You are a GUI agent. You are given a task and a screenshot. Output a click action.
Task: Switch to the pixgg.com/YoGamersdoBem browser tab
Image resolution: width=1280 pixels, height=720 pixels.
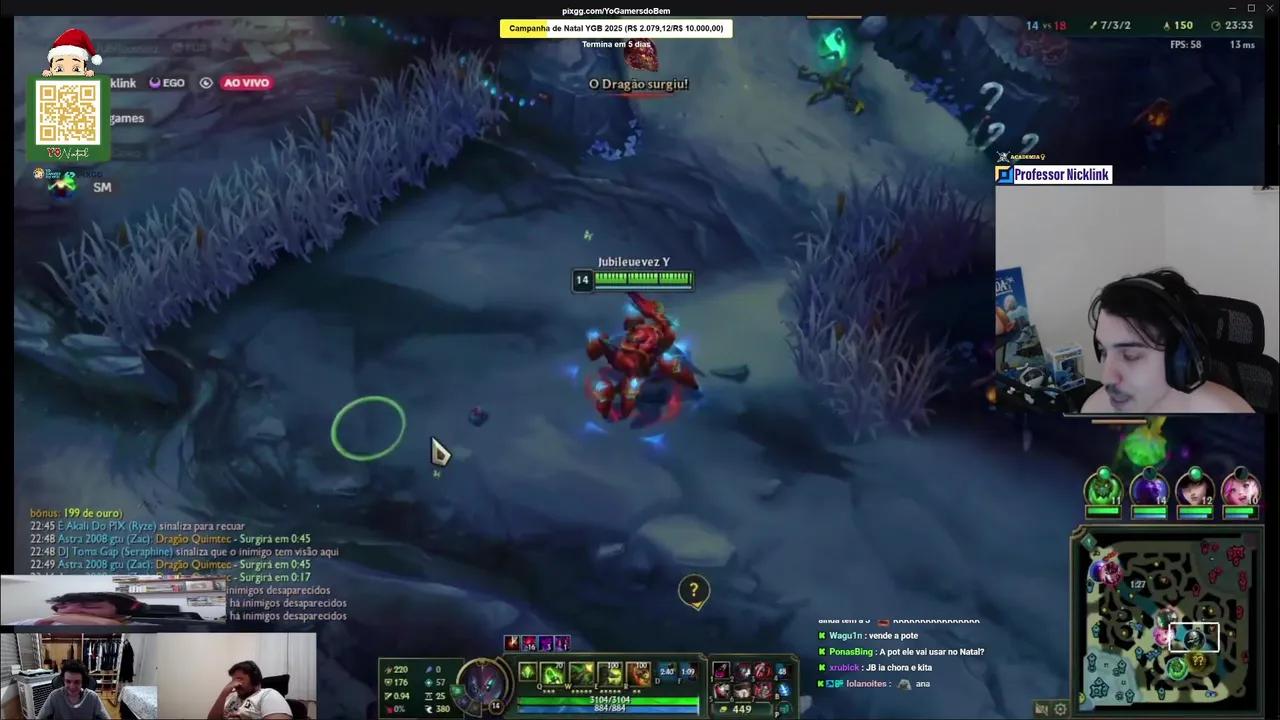click(614, 10)
